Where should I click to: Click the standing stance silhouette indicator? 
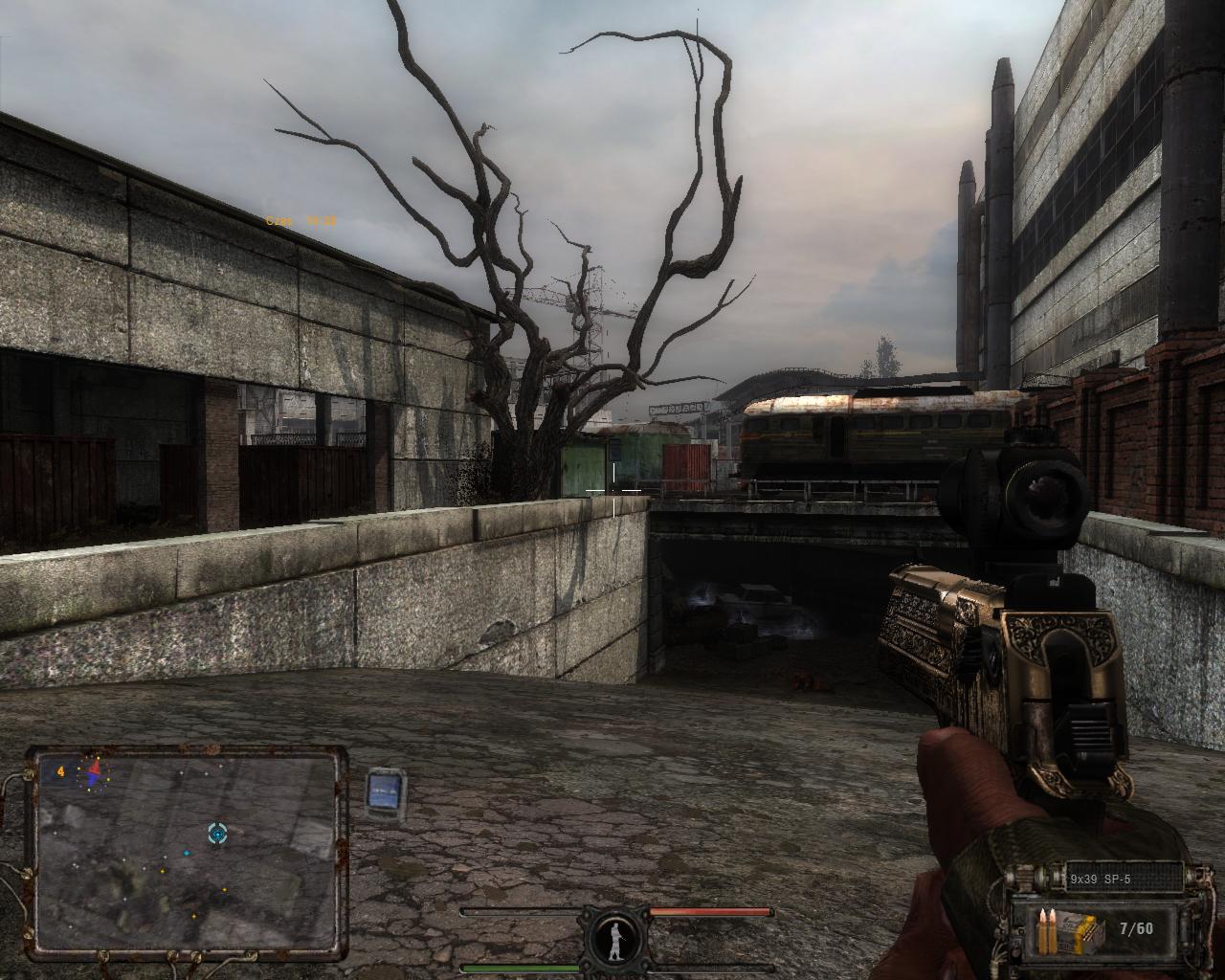613,937
